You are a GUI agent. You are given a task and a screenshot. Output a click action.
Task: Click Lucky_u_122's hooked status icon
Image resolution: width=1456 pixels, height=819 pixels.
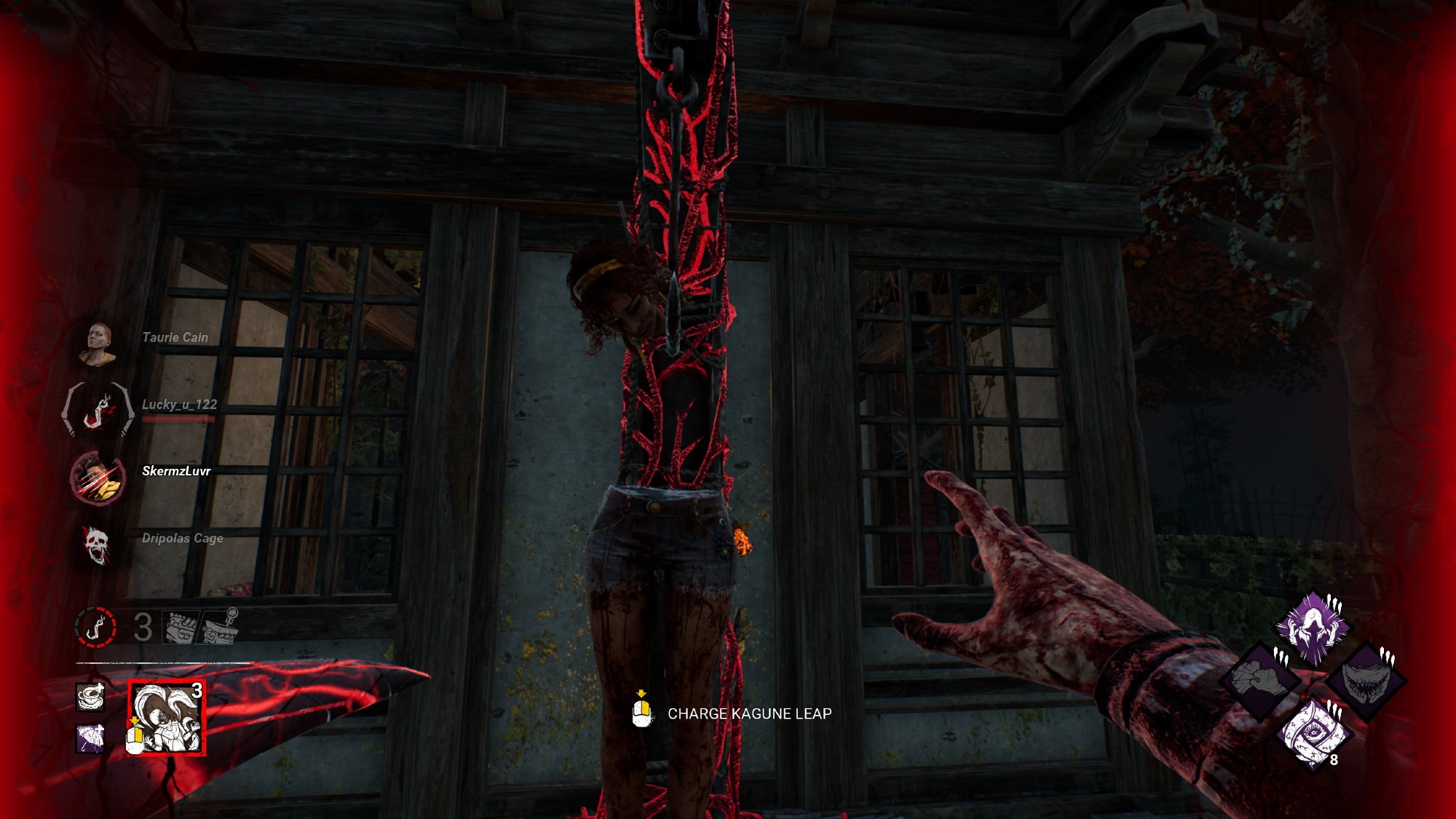point(98,410)
